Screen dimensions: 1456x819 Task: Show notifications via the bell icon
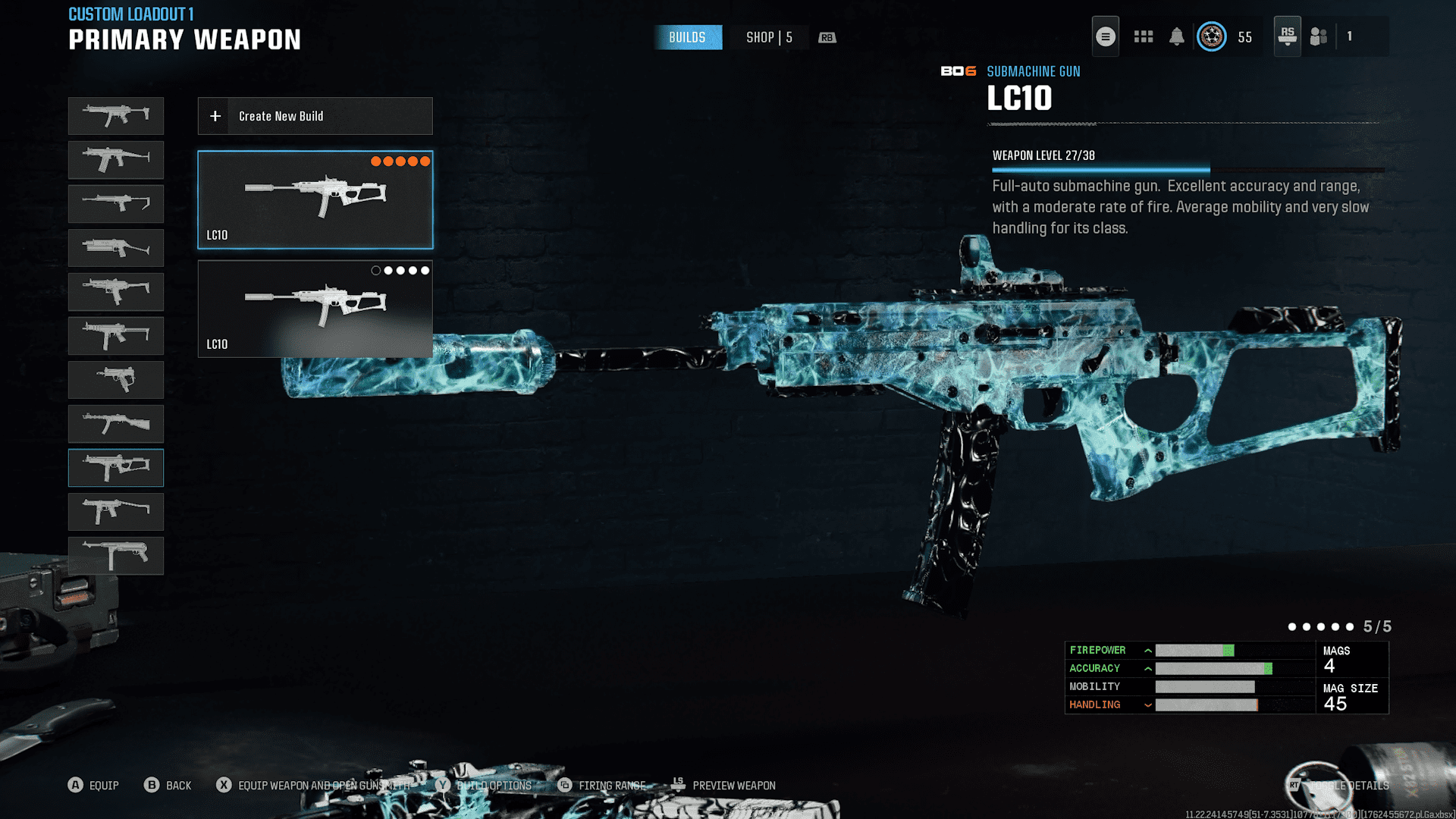point(1176,36)
